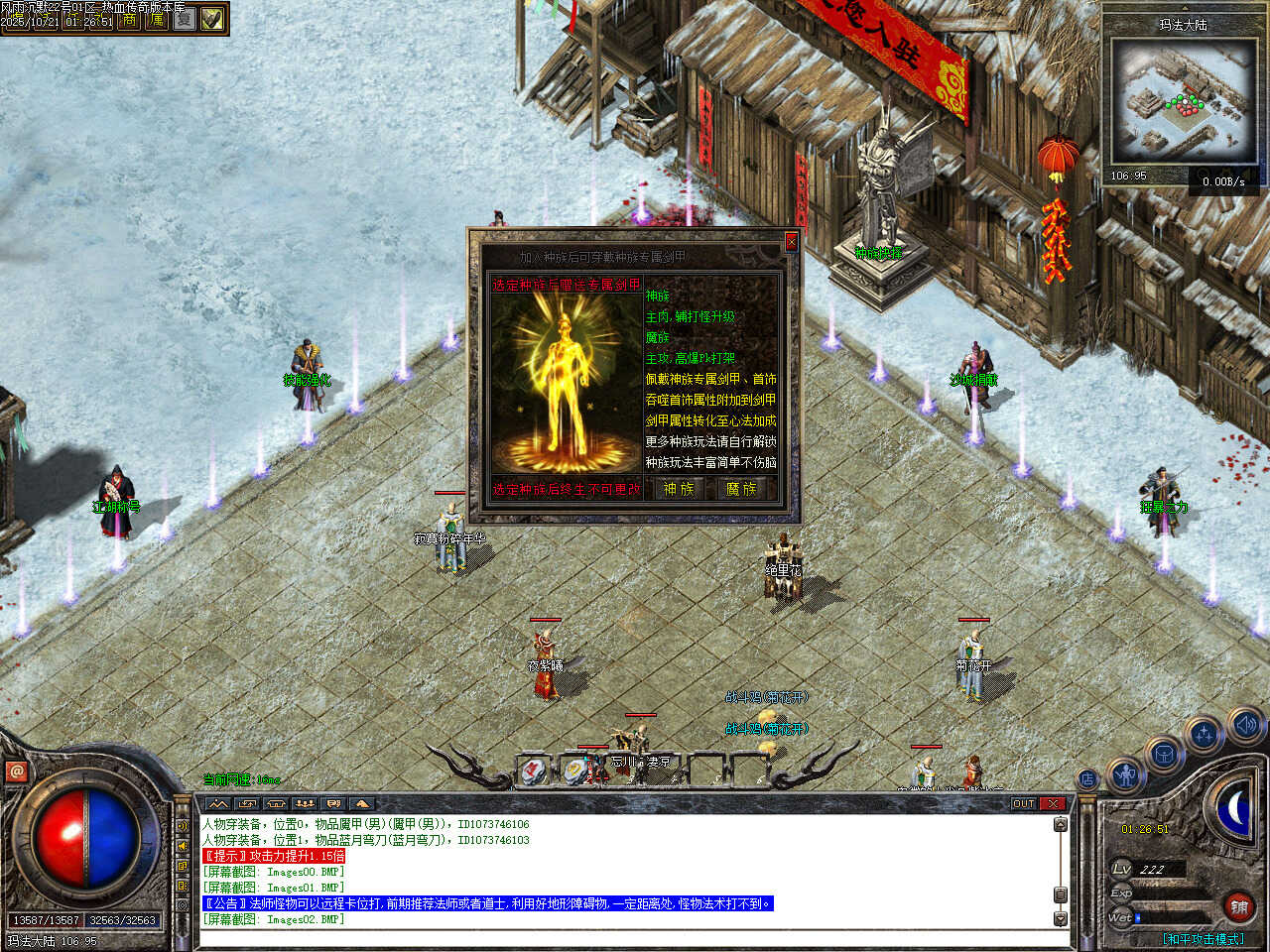The image size is (1270, 952).
Task: Open the minimap of 玛法大陆
Action: 1183,101
